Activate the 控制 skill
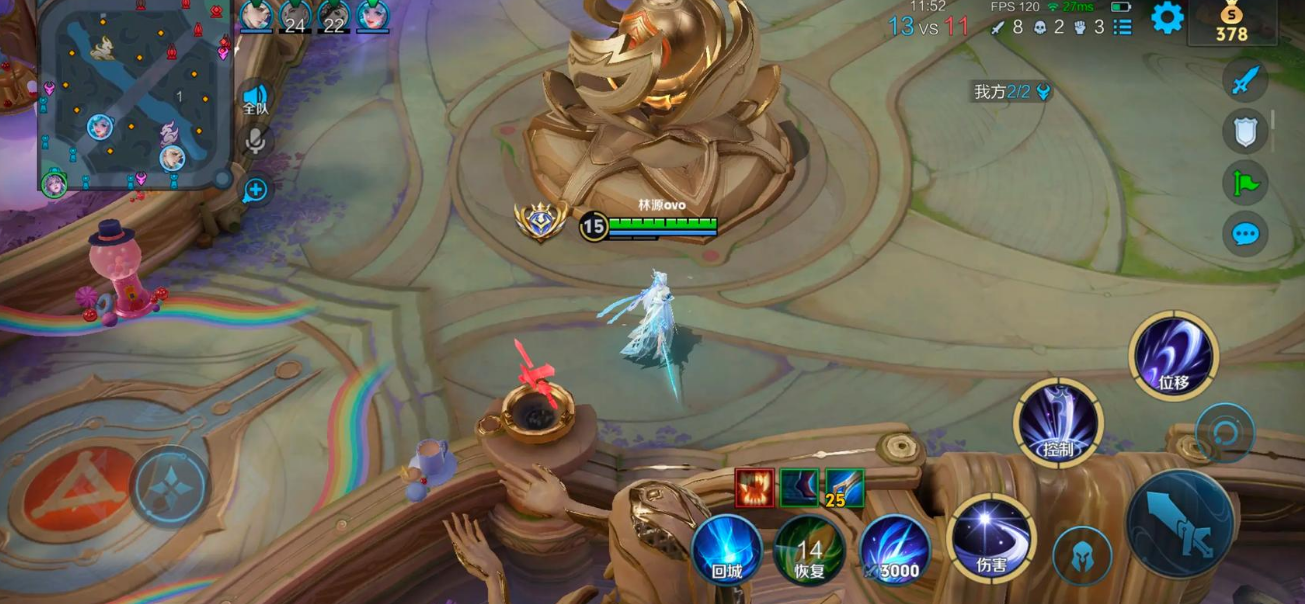 point(1058,423)
